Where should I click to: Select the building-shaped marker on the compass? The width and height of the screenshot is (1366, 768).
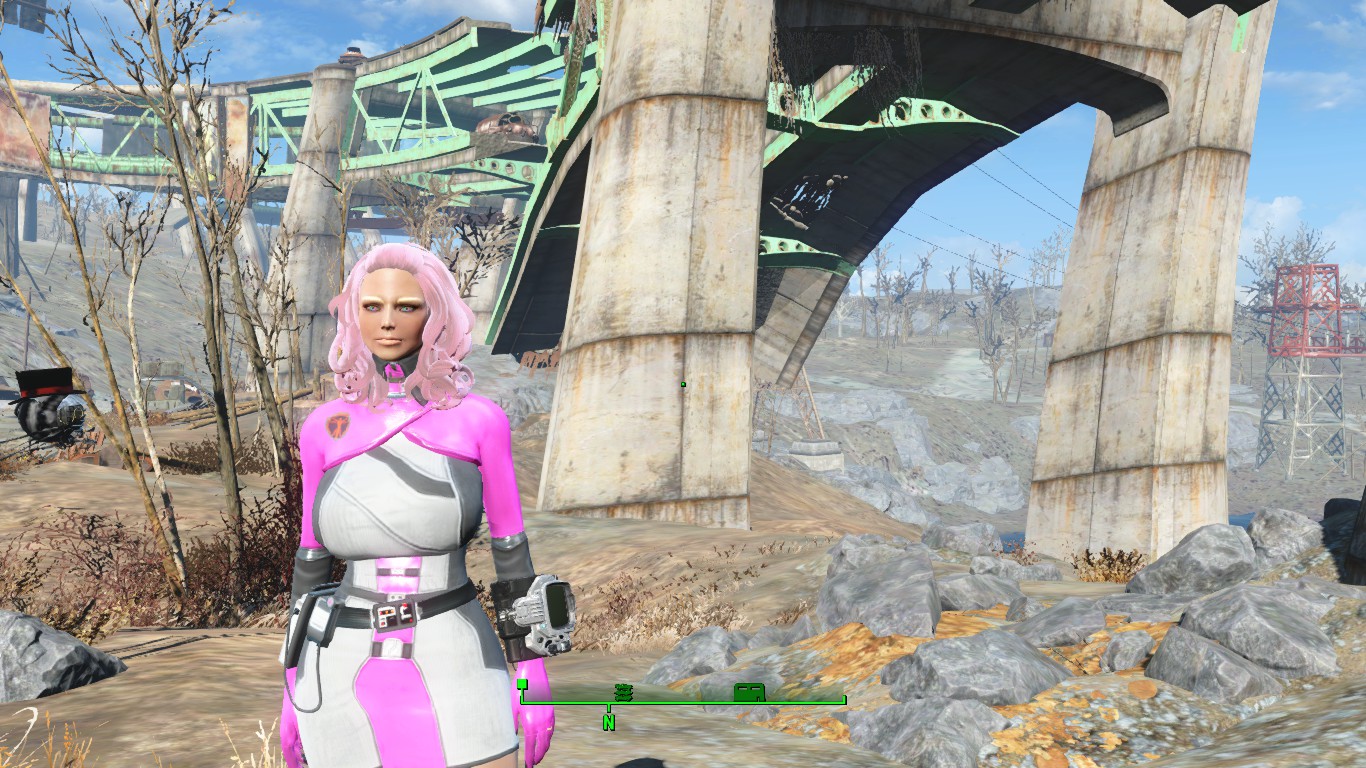[749, 690]
